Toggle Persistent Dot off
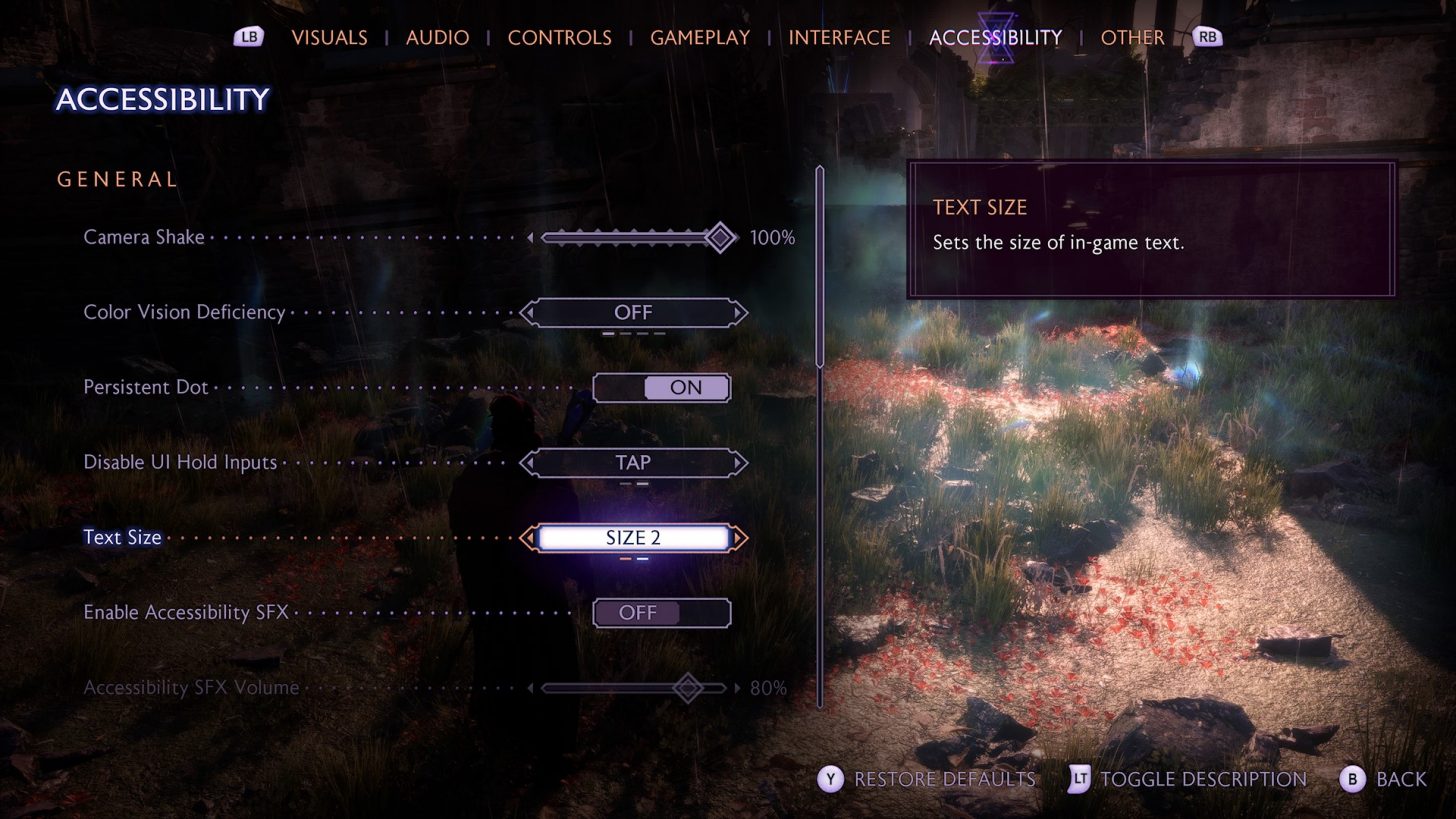Screen dimensions: 1456x819 pyautogui.click(x=661, y=387)
